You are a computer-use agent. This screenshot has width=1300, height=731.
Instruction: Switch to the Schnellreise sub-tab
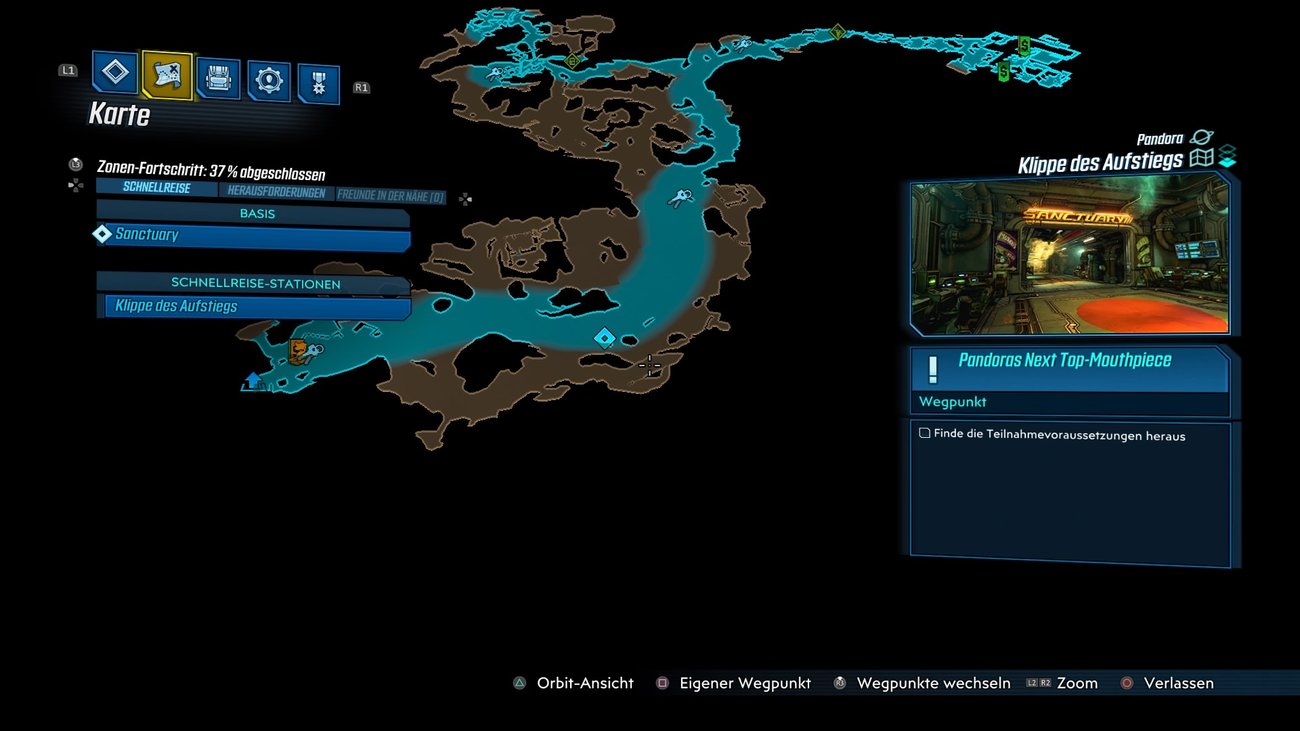click(156, 188)
